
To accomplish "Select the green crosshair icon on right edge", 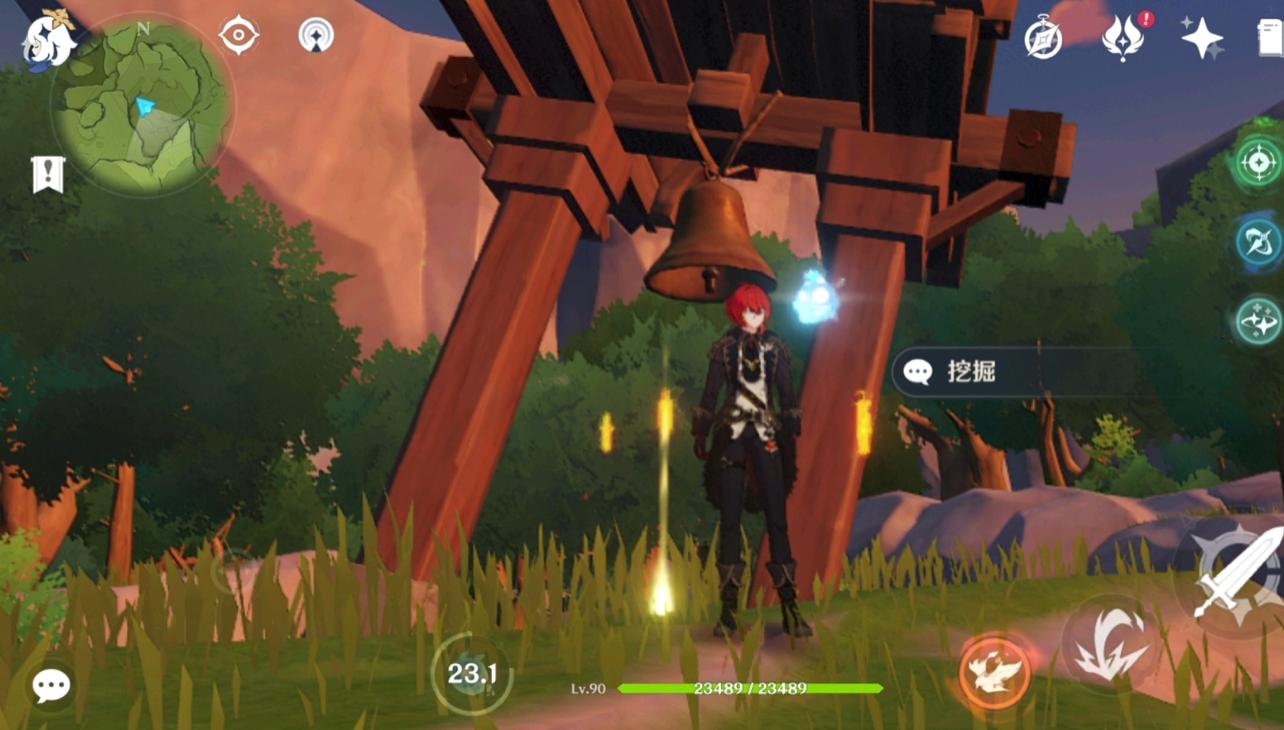I will (x=1259, y=162).
